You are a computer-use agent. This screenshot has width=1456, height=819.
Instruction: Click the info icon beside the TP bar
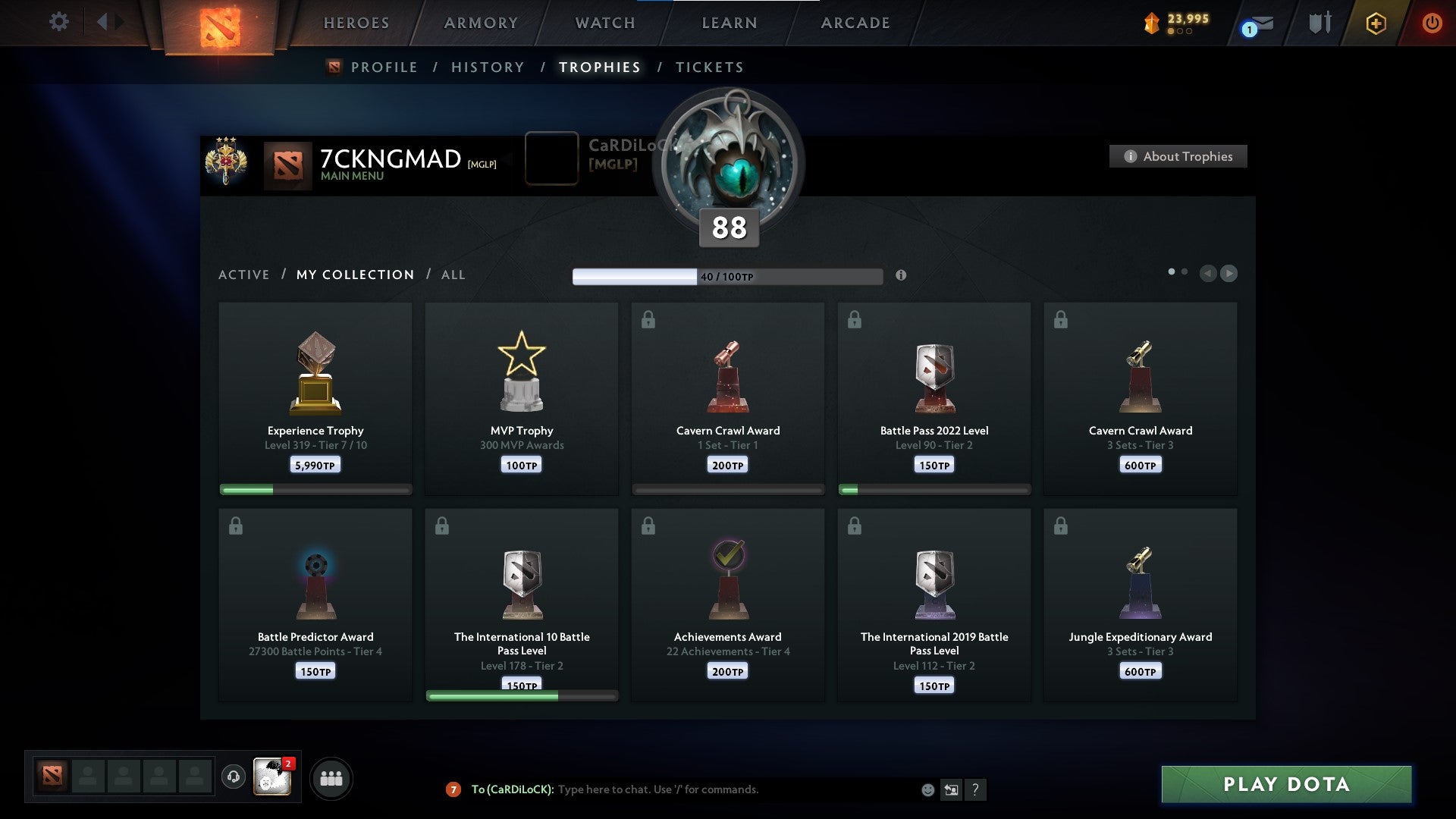coord(901,276)
